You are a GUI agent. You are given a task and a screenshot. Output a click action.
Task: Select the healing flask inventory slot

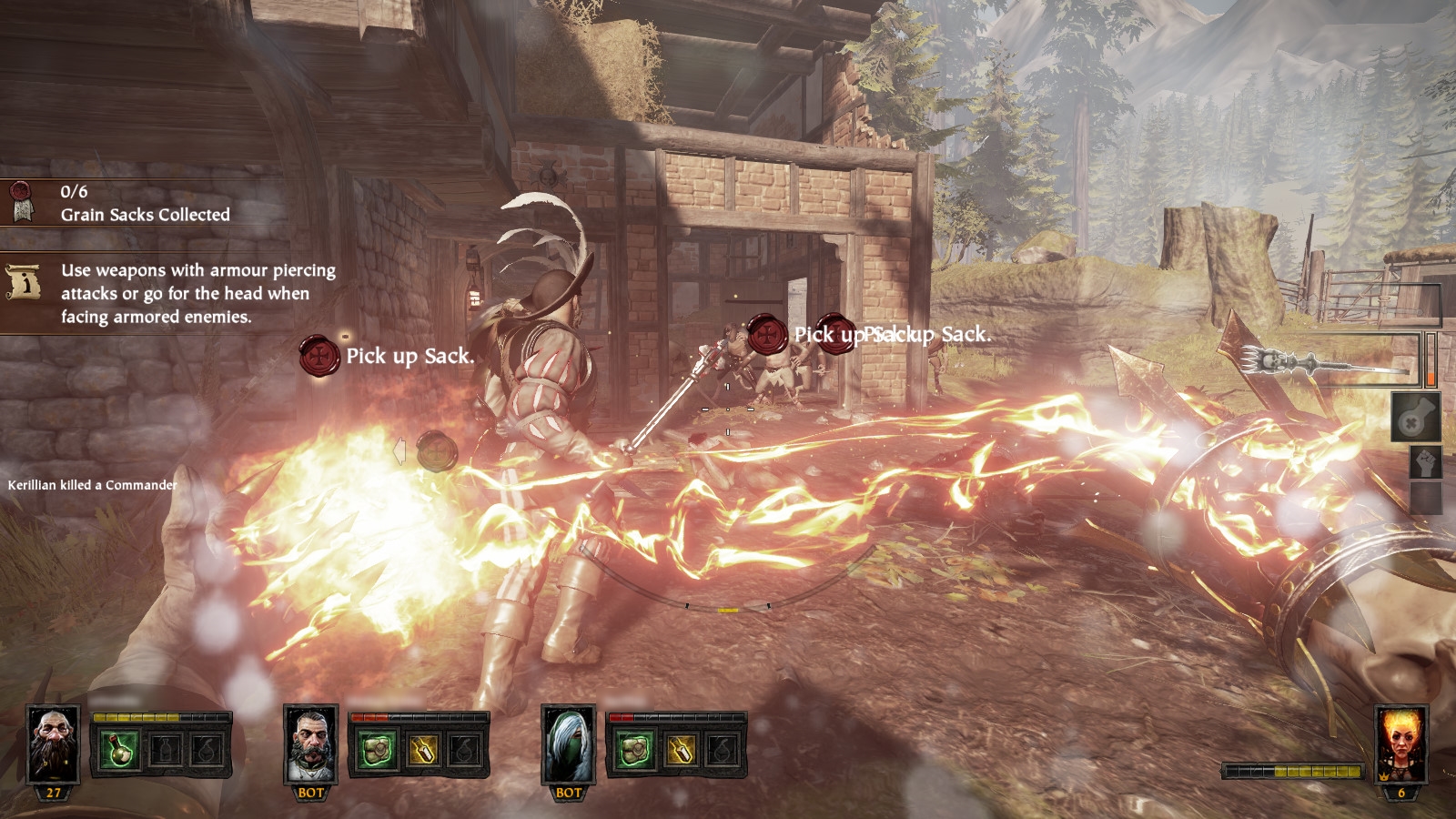click(1416, 419)
